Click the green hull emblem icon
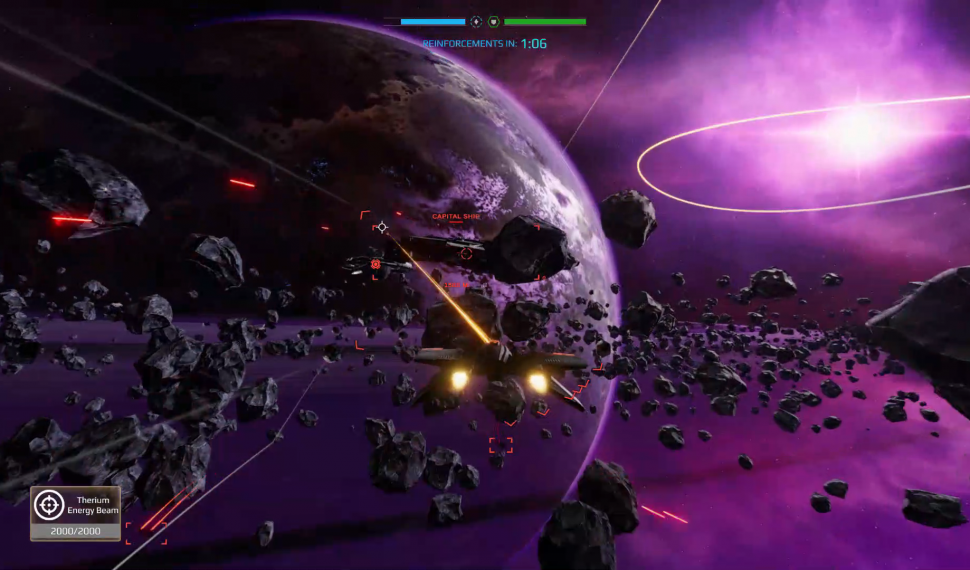 495,21
